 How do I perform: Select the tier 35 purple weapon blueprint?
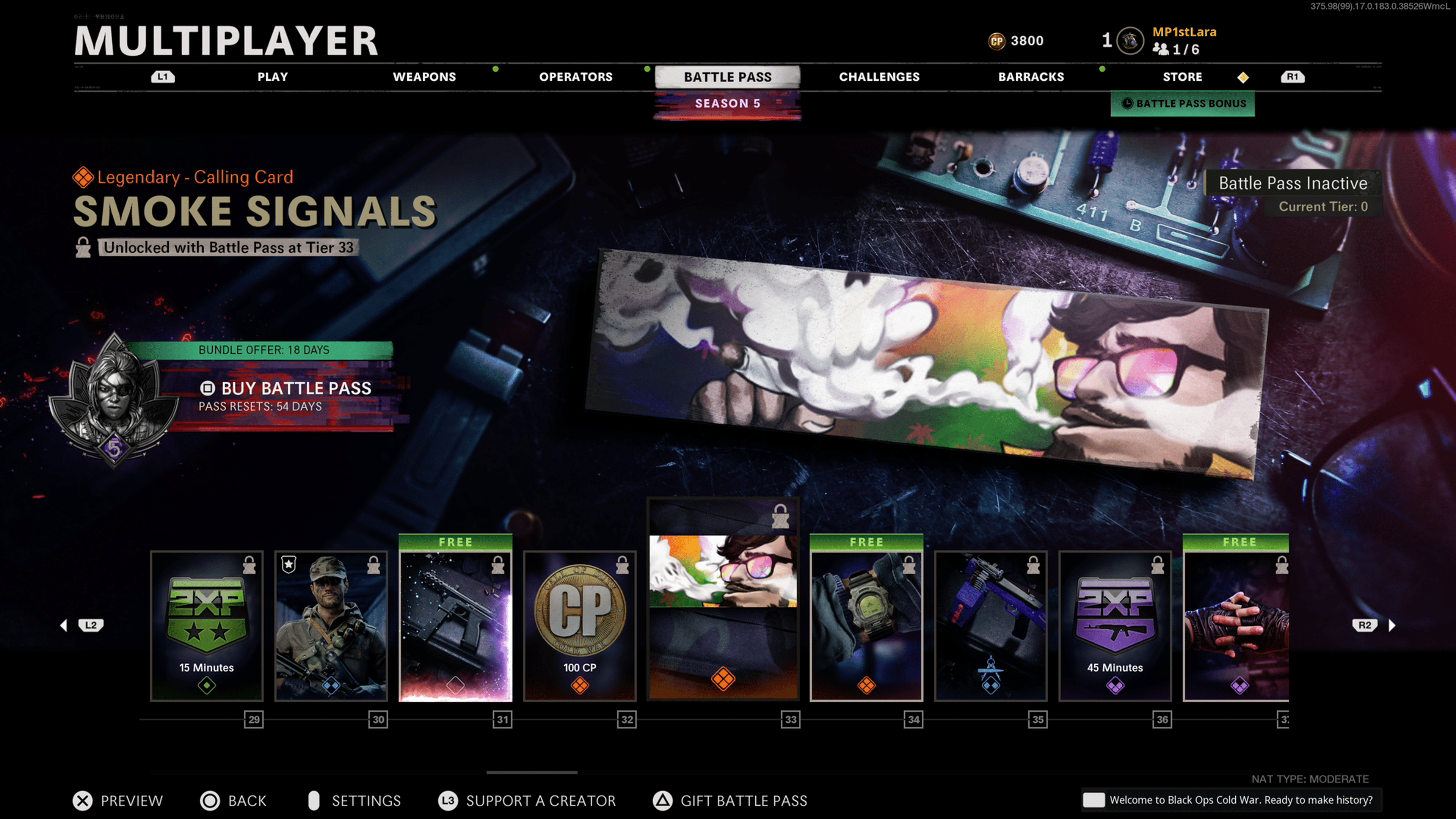[991, 626]
